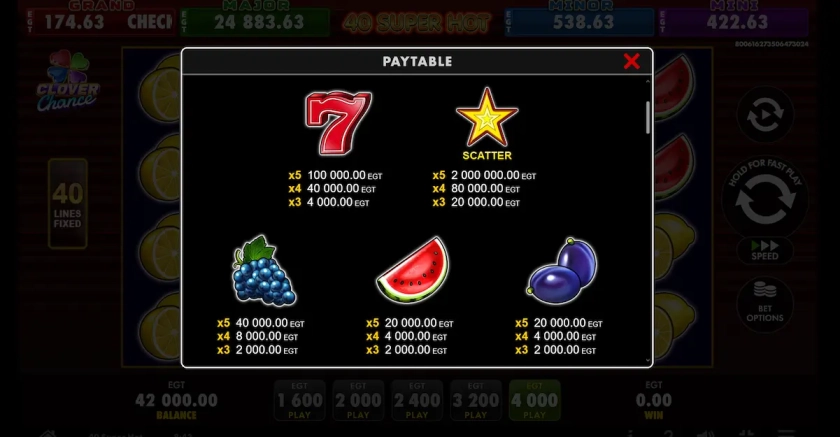
Task: Toggle the Speed setting
Action: pyautogui.click(x=765, y=250)
